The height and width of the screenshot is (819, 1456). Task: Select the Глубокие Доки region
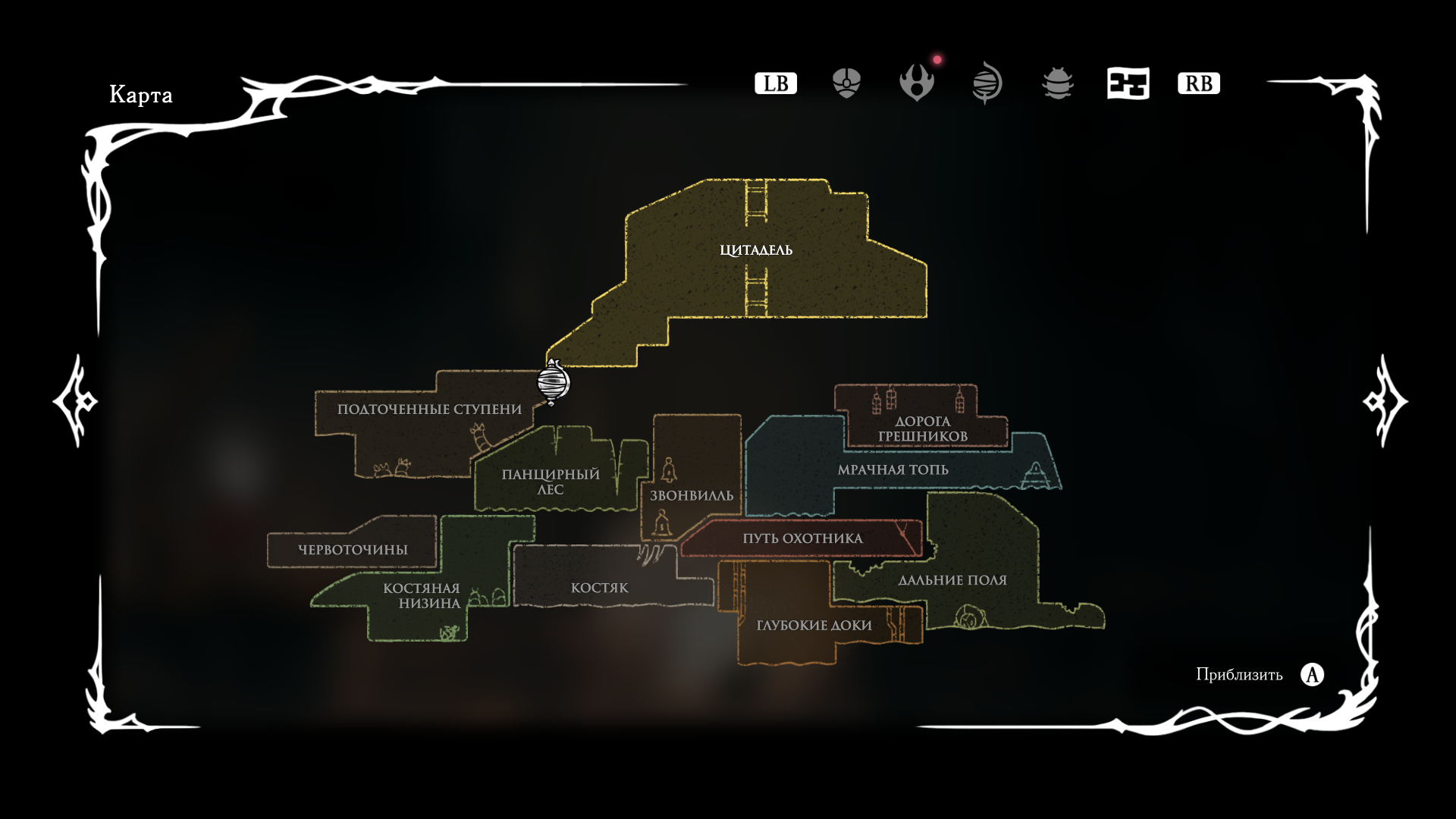814,626
